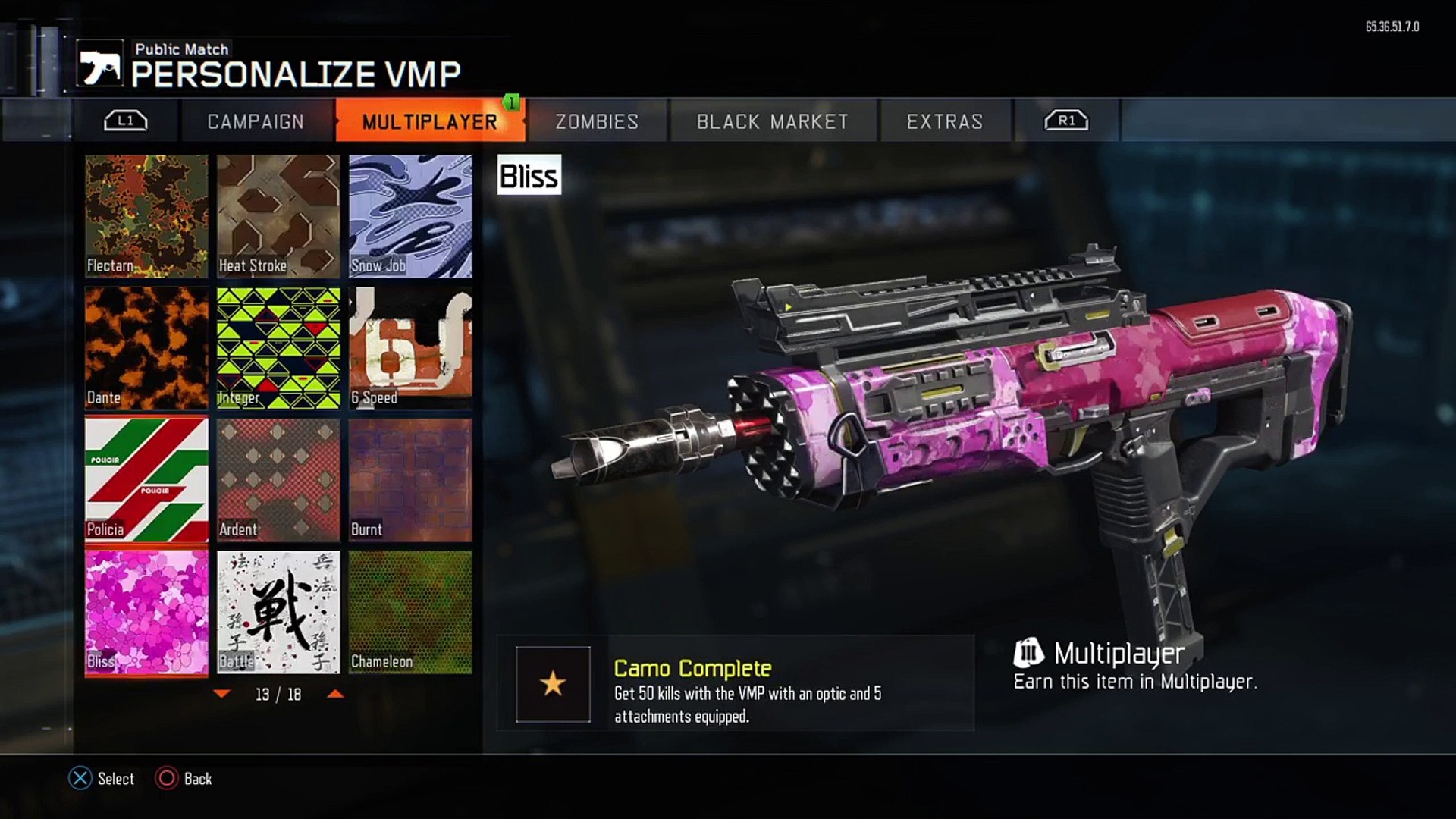Select the Multiplayer camo tab

tap(429, 121)
